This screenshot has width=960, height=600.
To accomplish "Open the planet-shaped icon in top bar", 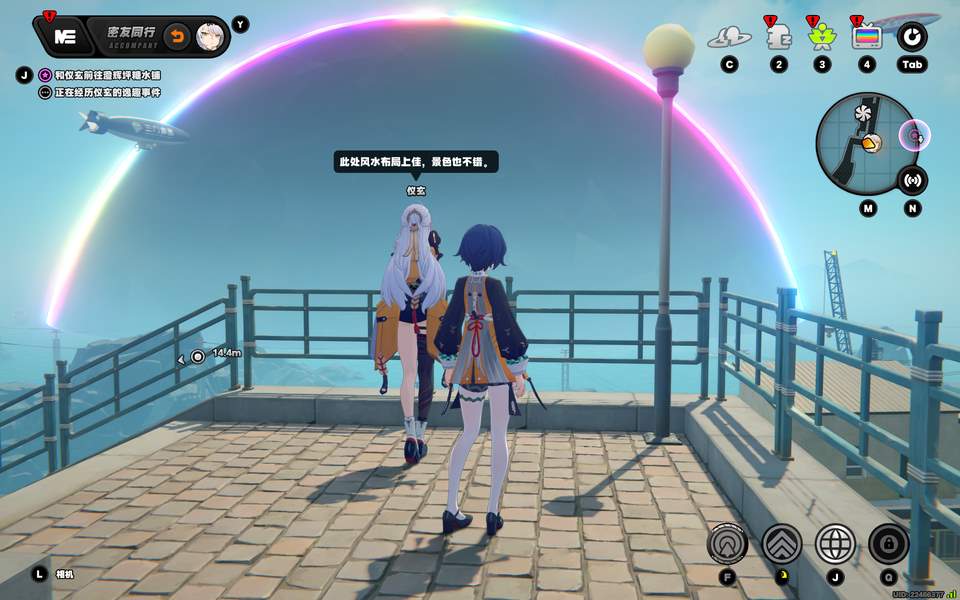I will point(729,38).
